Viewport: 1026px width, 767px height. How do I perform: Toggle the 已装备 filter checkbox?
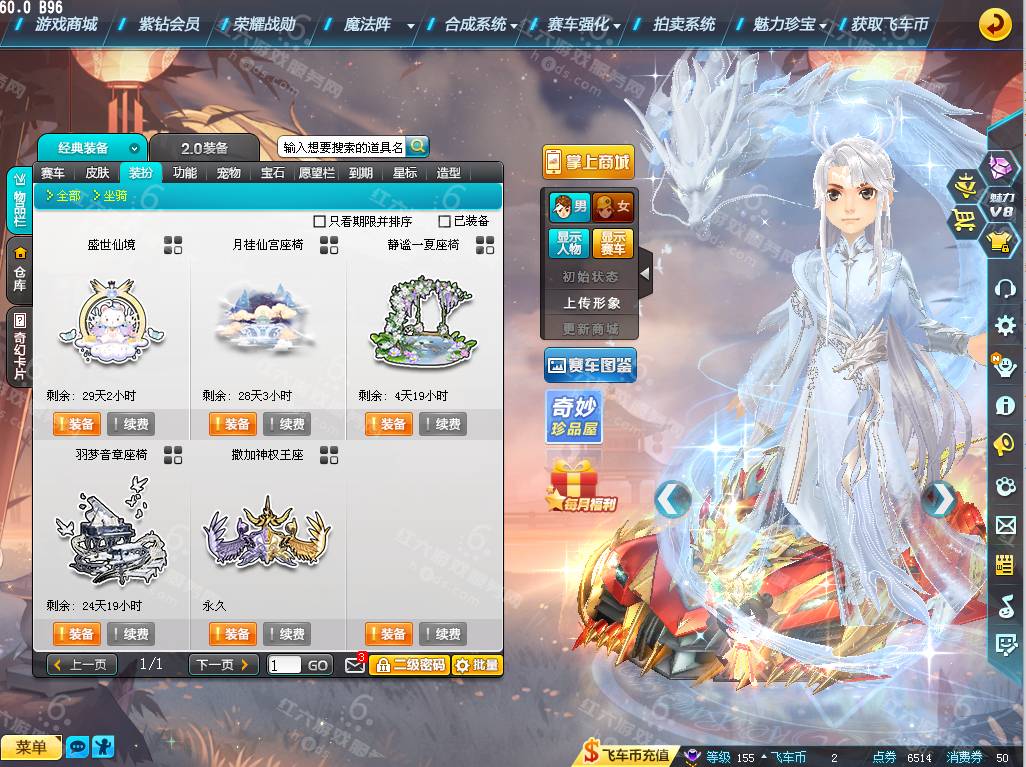(x=445, y=221)
